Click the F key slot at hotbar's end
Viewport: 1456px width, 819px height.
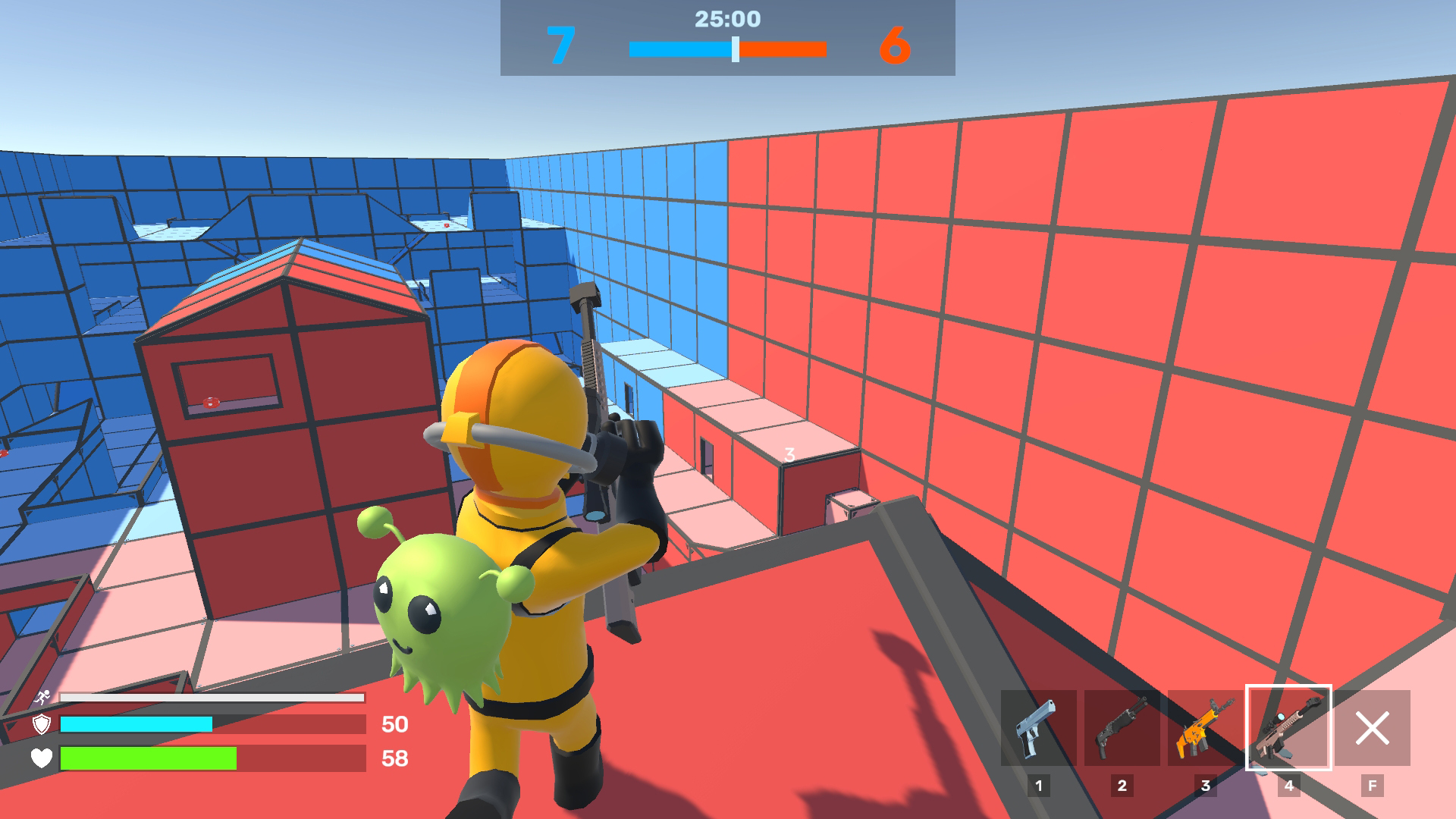point(1373,786)
